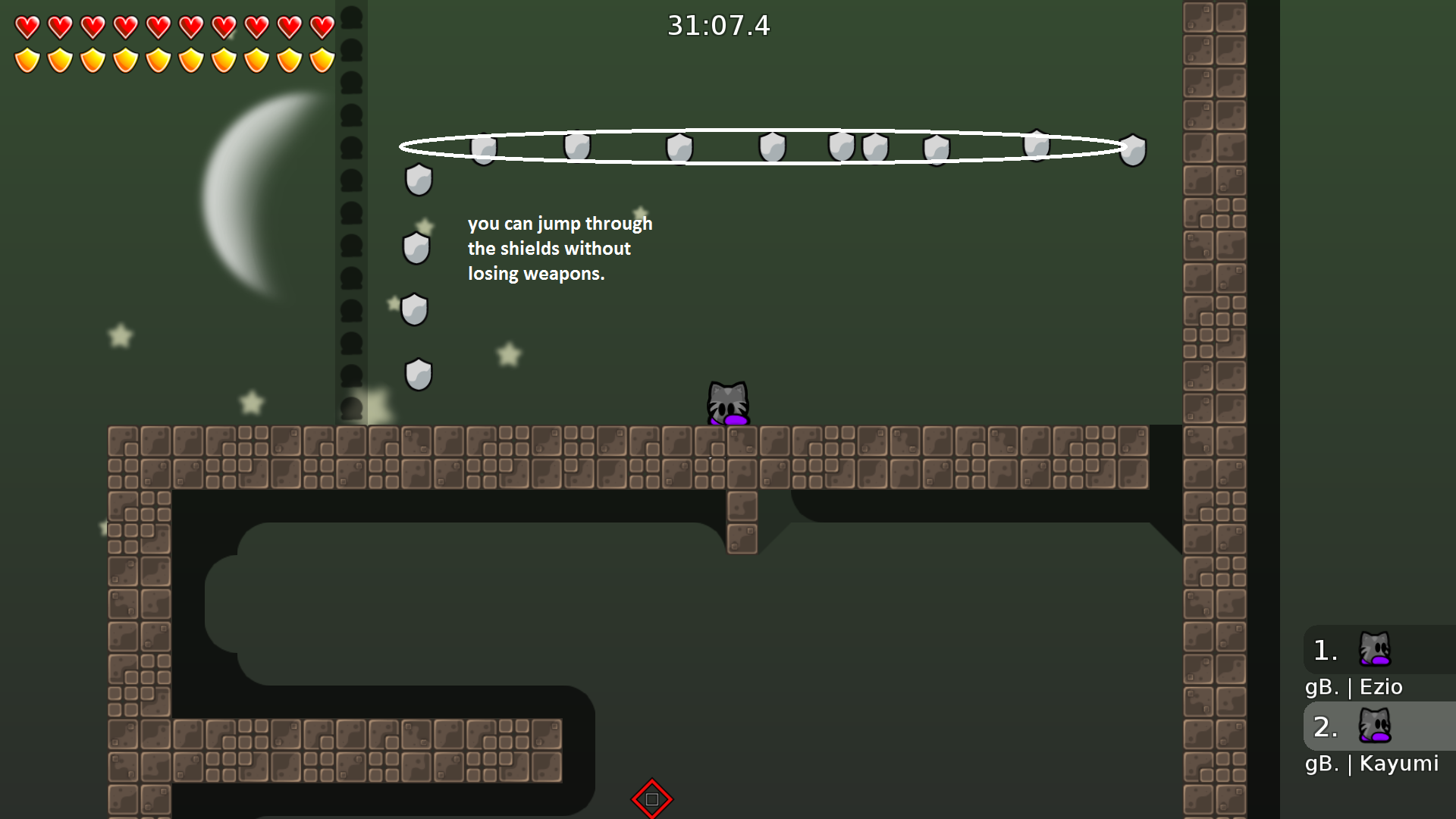The width and height of the screenshot is (1456, 819).
Task: Click the red diamond checkpoint marker at the bottom
Action: coord(651,799)
